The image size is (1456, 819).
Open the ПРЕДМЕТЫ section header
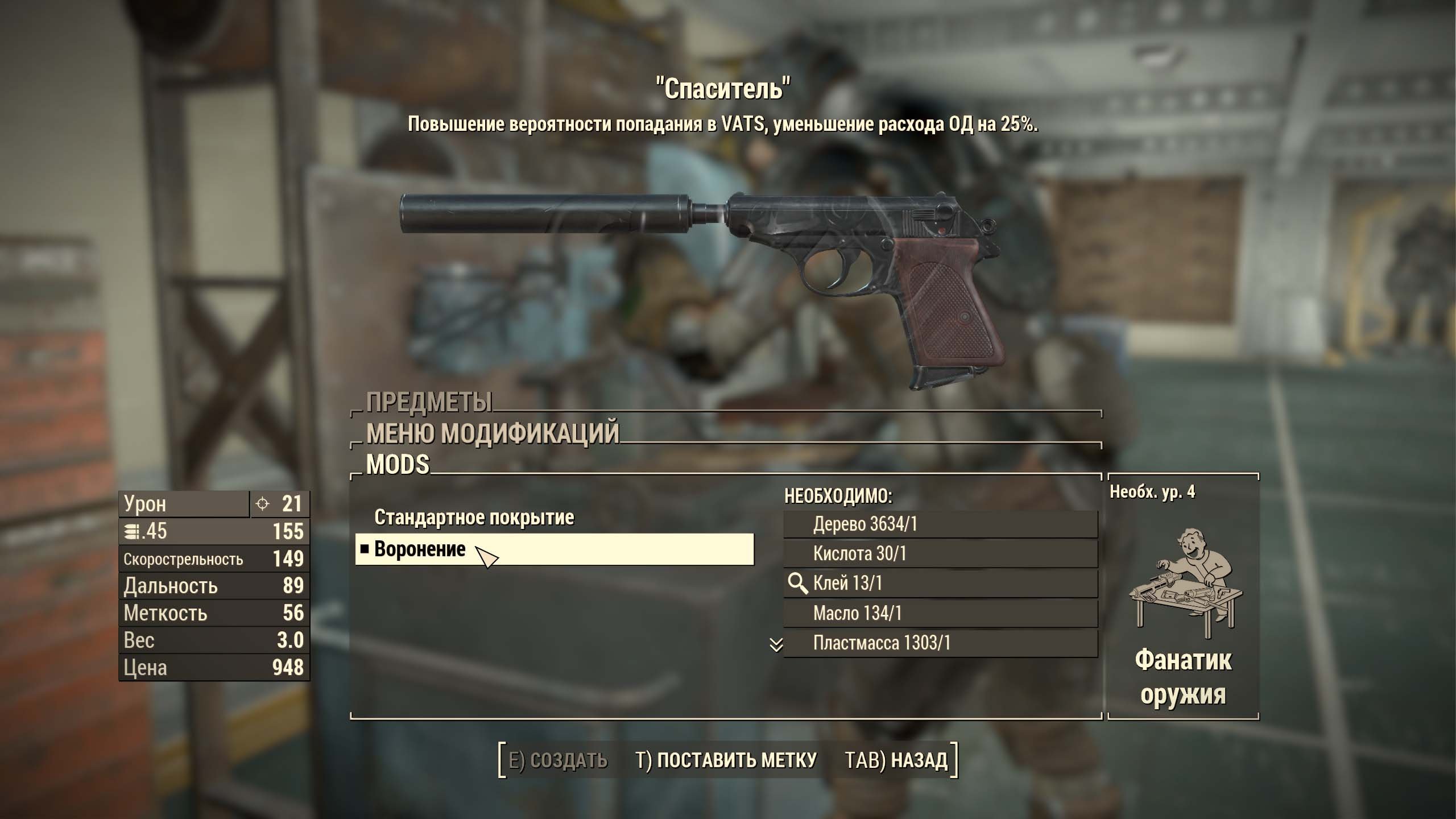point(429,403)
